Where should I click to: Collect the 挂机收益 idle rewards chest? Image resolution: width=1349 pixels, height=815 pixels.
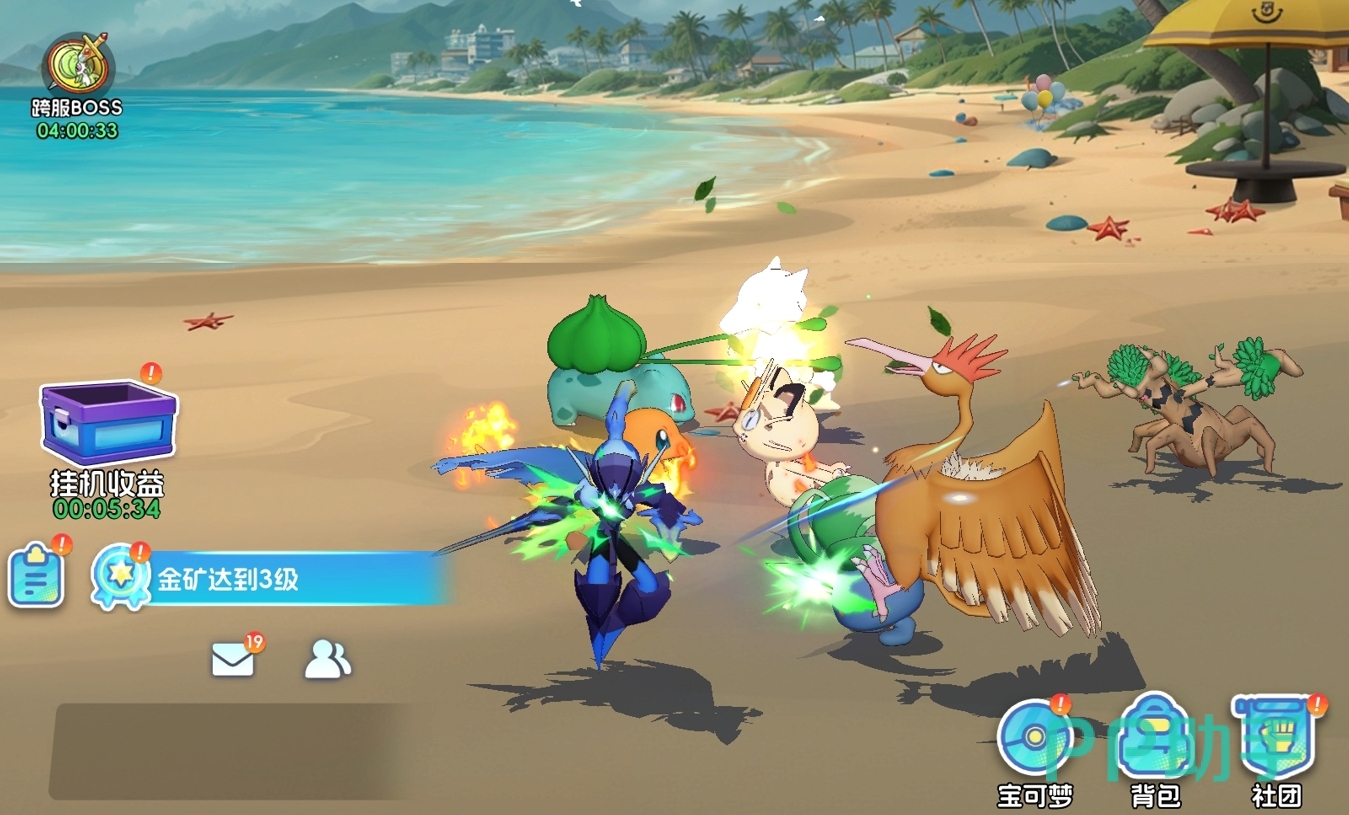pyautogui.click(x=108, y=424)
